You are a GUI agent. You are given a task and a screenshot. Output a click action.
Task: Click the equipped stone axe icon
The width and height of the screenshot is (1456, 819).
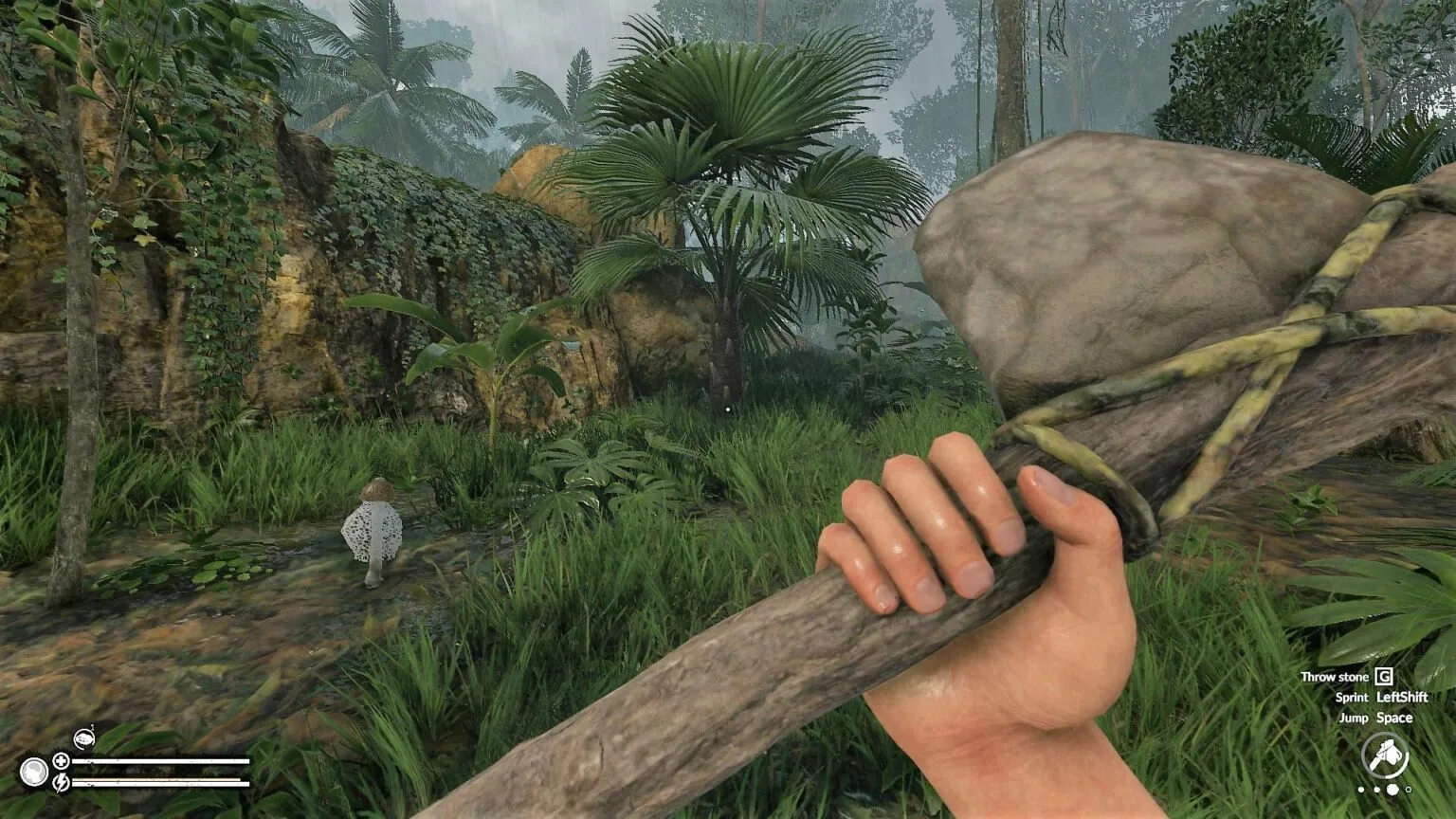click(1385, 757)
